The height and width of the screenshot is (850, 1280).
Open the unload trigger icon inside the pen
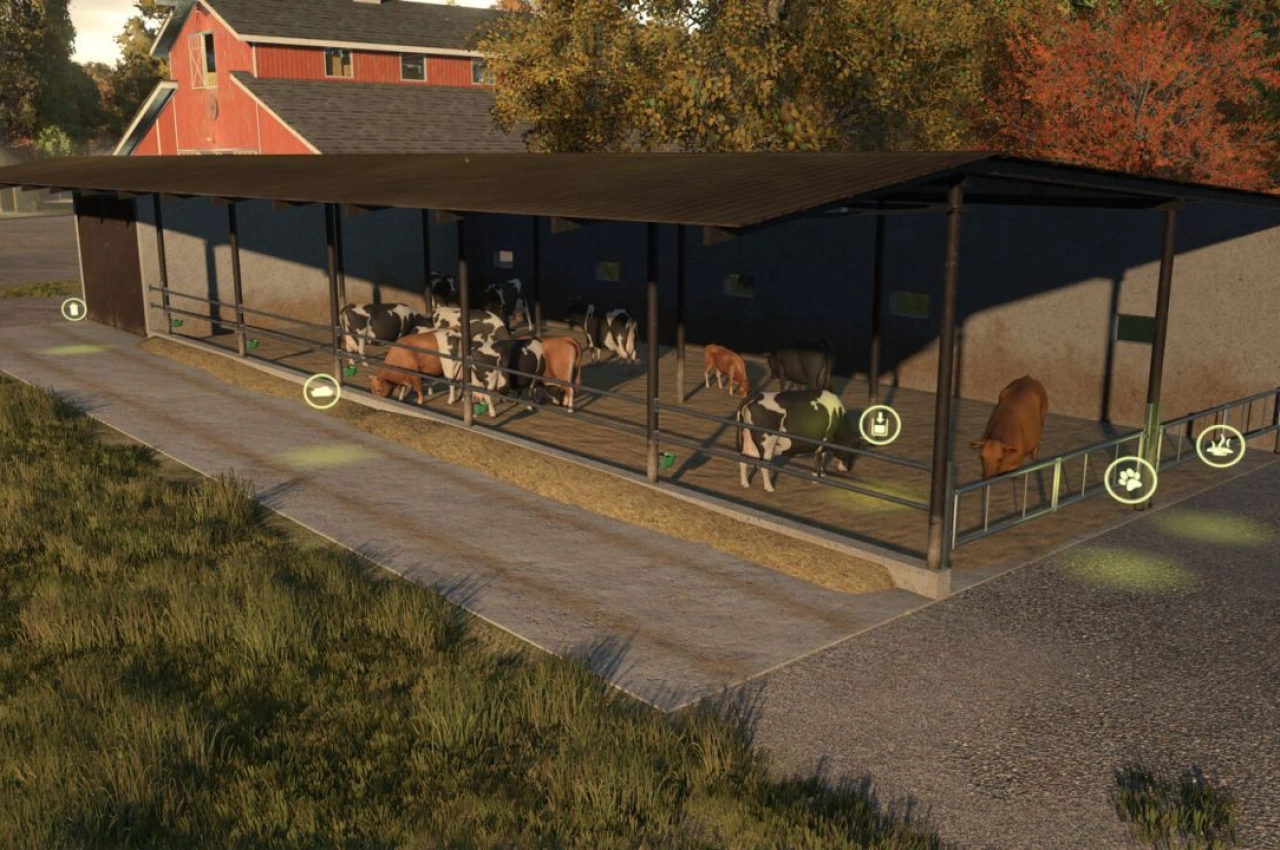(880, 424)
